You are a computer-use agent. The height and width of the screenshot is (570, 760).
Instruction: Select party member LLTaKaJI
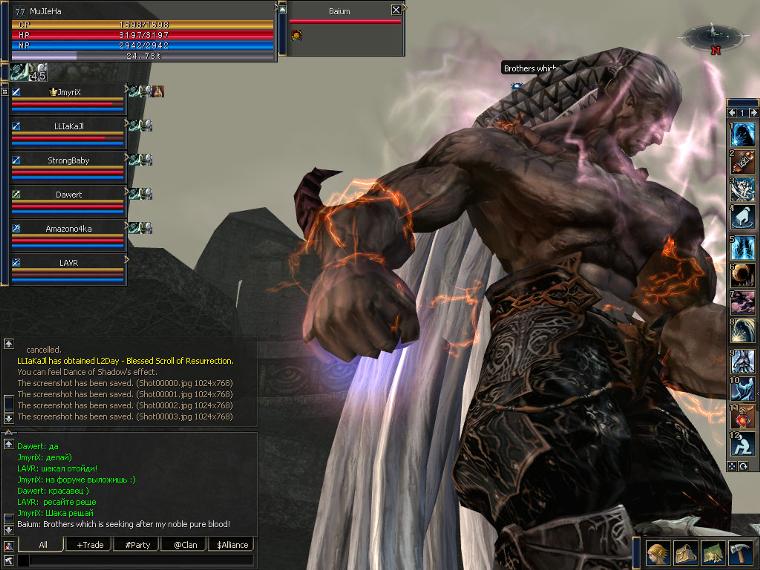[x=68, y=126]
